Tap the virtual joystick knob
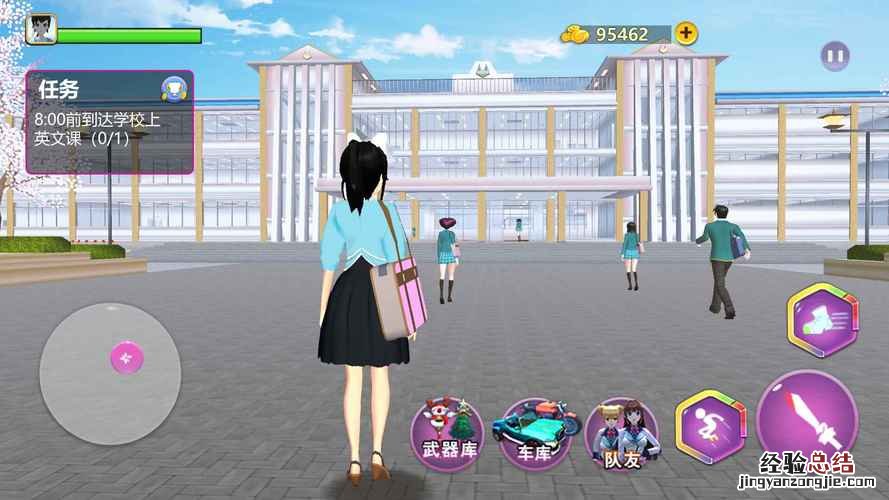This screenshot has height=500, width=889. click(126, 357)
